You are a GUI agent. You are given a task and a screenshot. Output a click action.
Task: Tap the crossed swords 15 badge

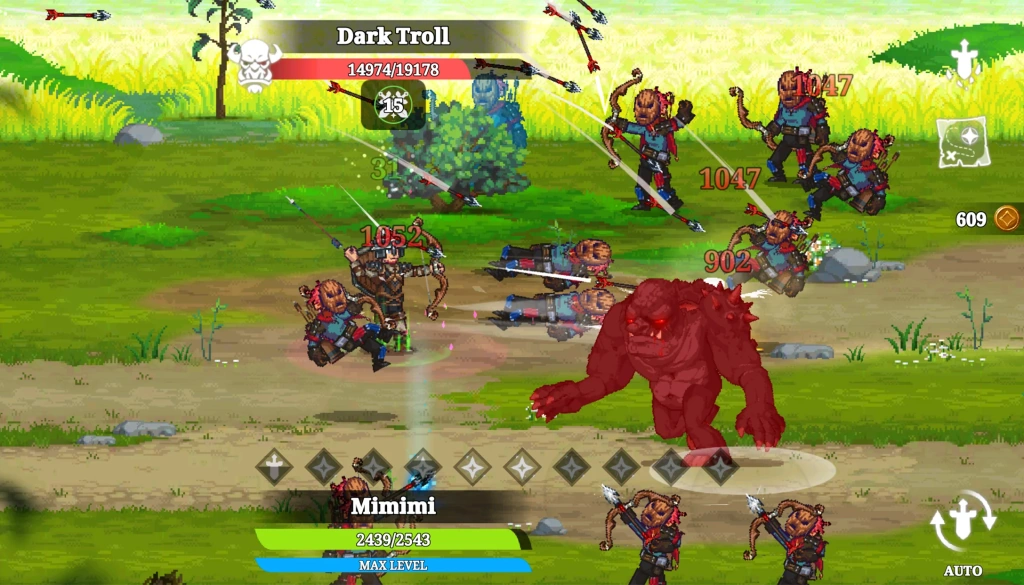393,104
